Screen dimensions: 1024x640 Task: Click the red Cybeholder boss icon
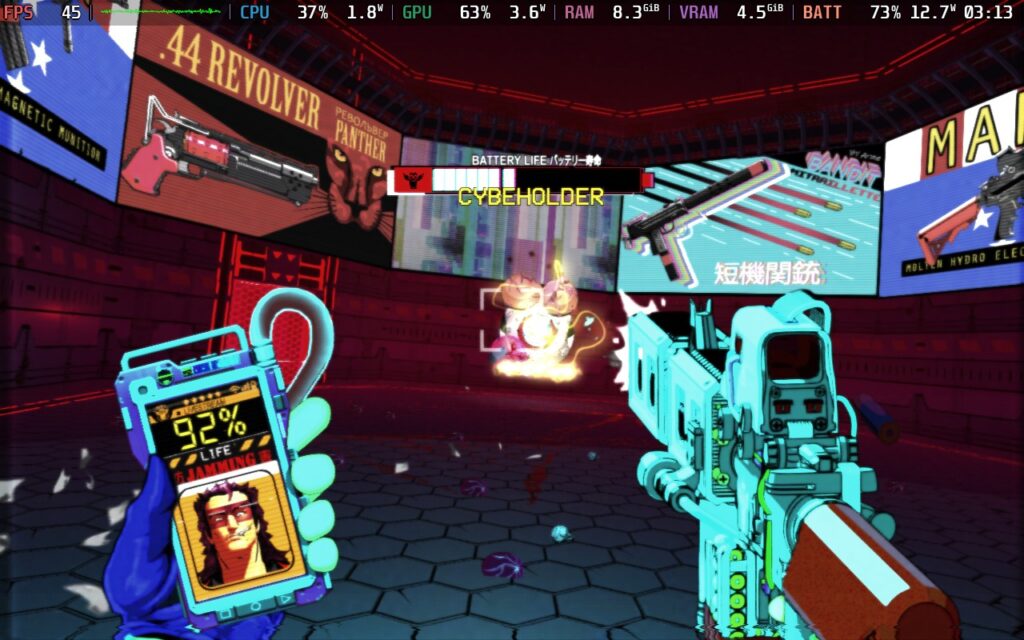(x=409, y=180)
